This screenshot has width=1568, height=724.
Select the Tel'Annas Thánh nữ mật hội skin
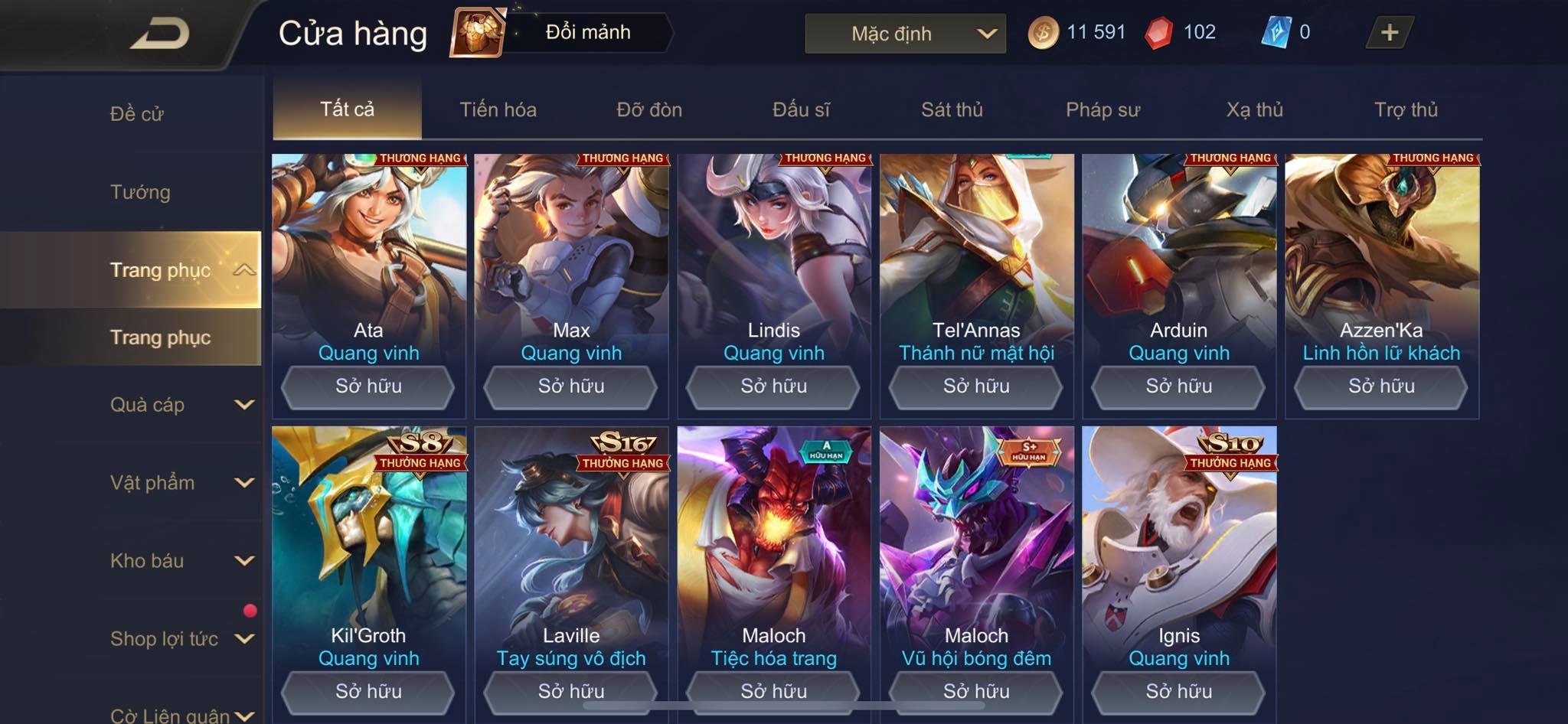pyautogui.click(x=976, y=260)
